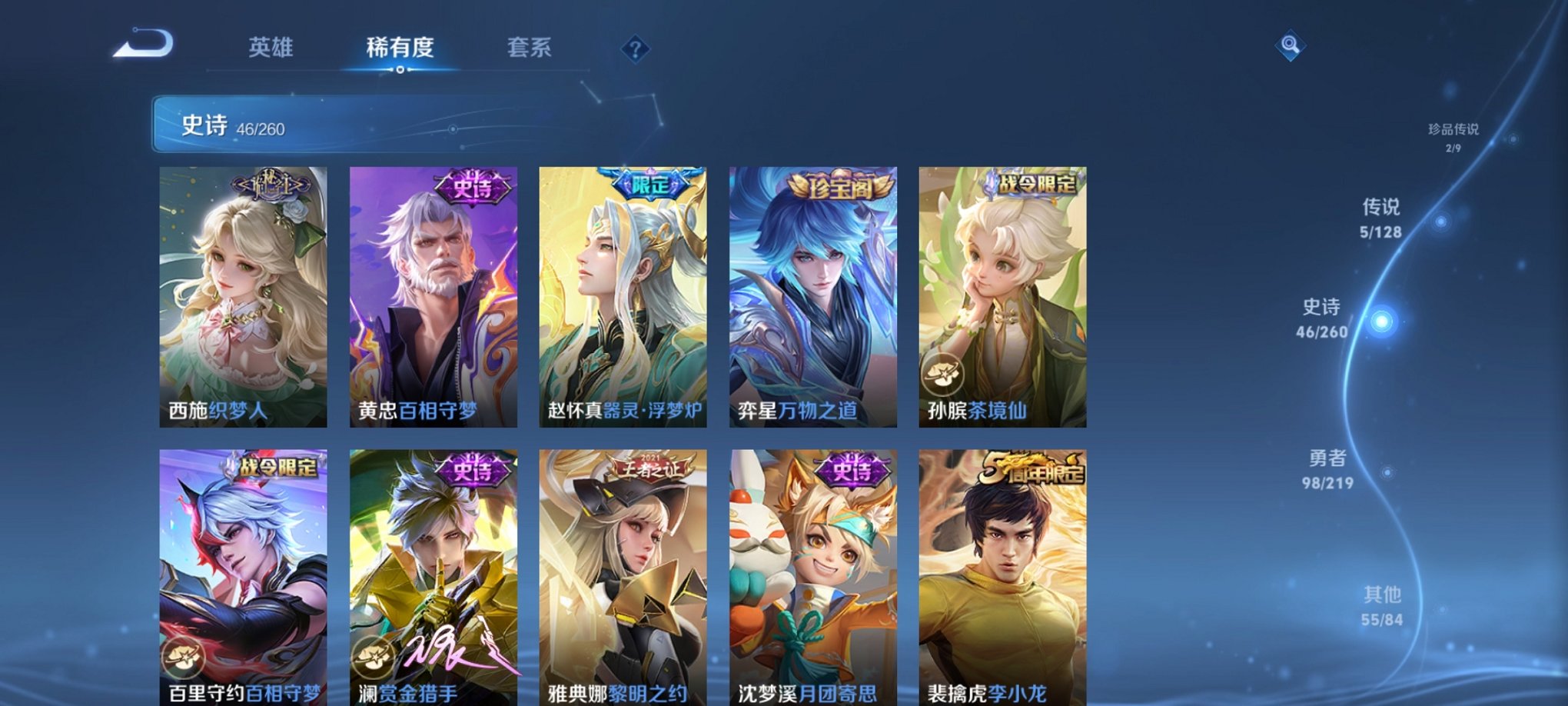The width and height of the screenshot is (1568, 706).
Task: Click the back arrow icon top left
Action: click(145, 46)
